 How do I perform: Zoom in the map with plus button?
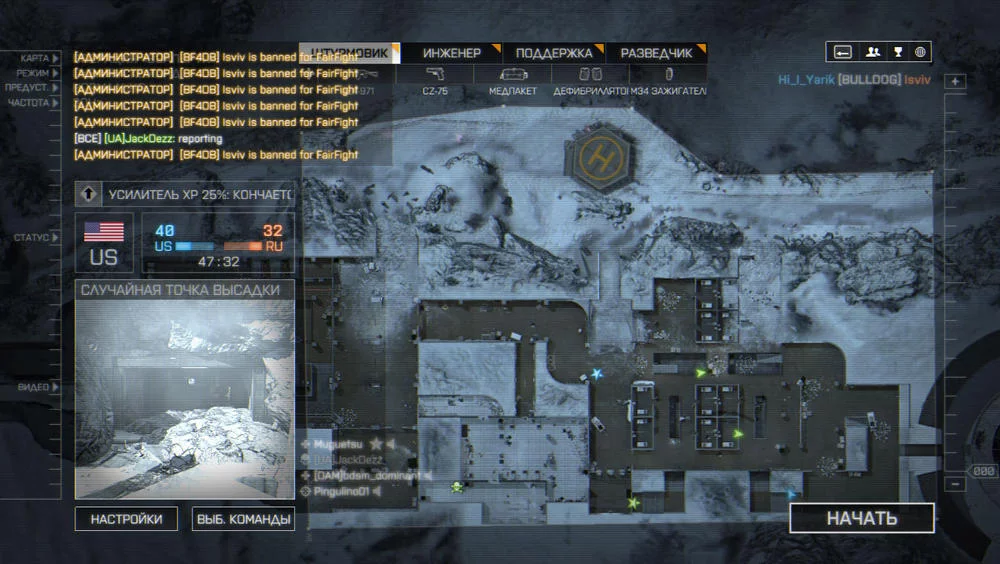point(955,82)
